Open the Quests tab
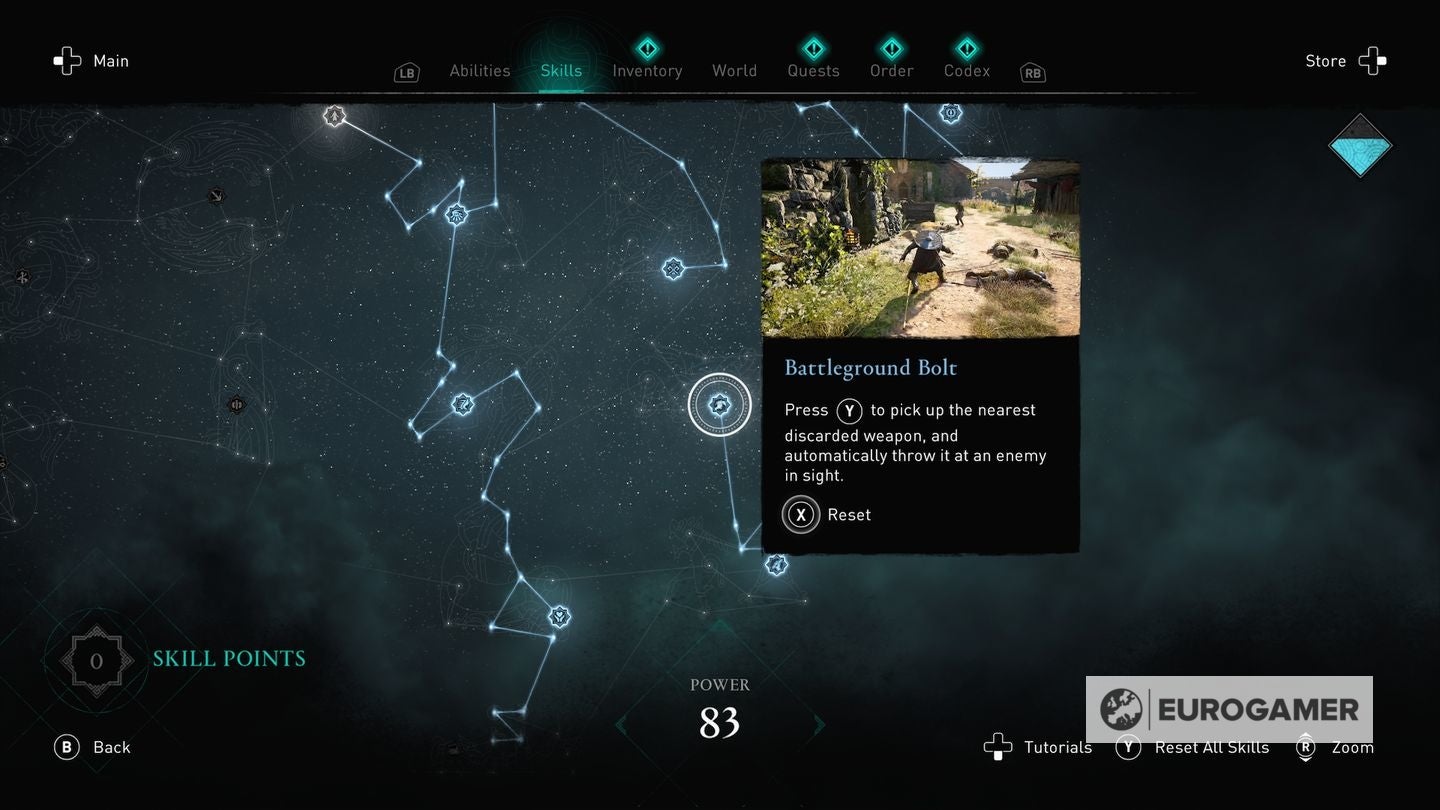The width and height of the screenshot is (1440, 810). coord(813,71)
